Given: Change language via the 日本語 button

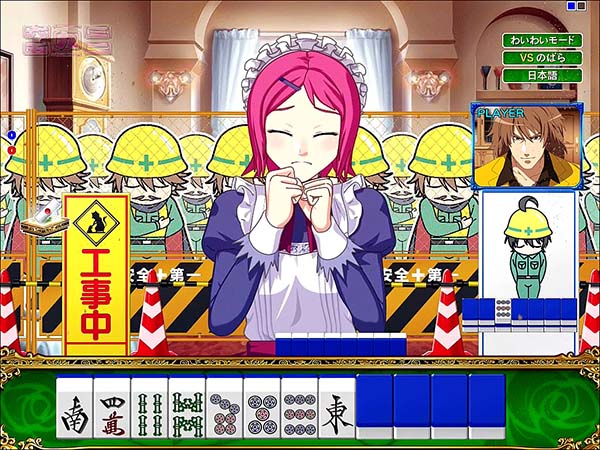Looking at the screenshot, I should click(538, 75).
